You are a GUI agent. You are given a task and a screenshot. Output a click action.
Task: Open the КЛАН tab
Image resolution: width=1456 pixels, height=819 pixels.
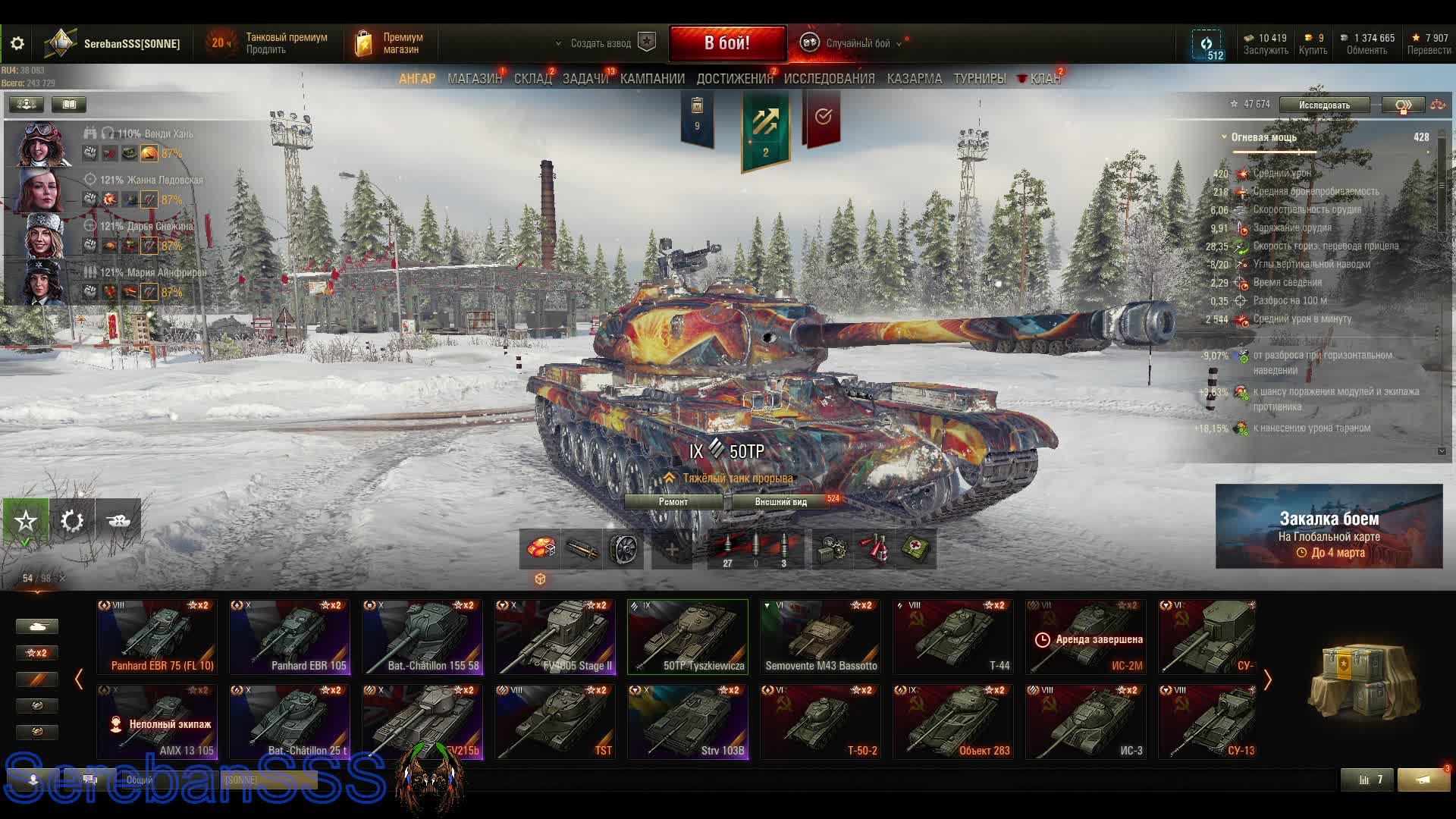1044,78
